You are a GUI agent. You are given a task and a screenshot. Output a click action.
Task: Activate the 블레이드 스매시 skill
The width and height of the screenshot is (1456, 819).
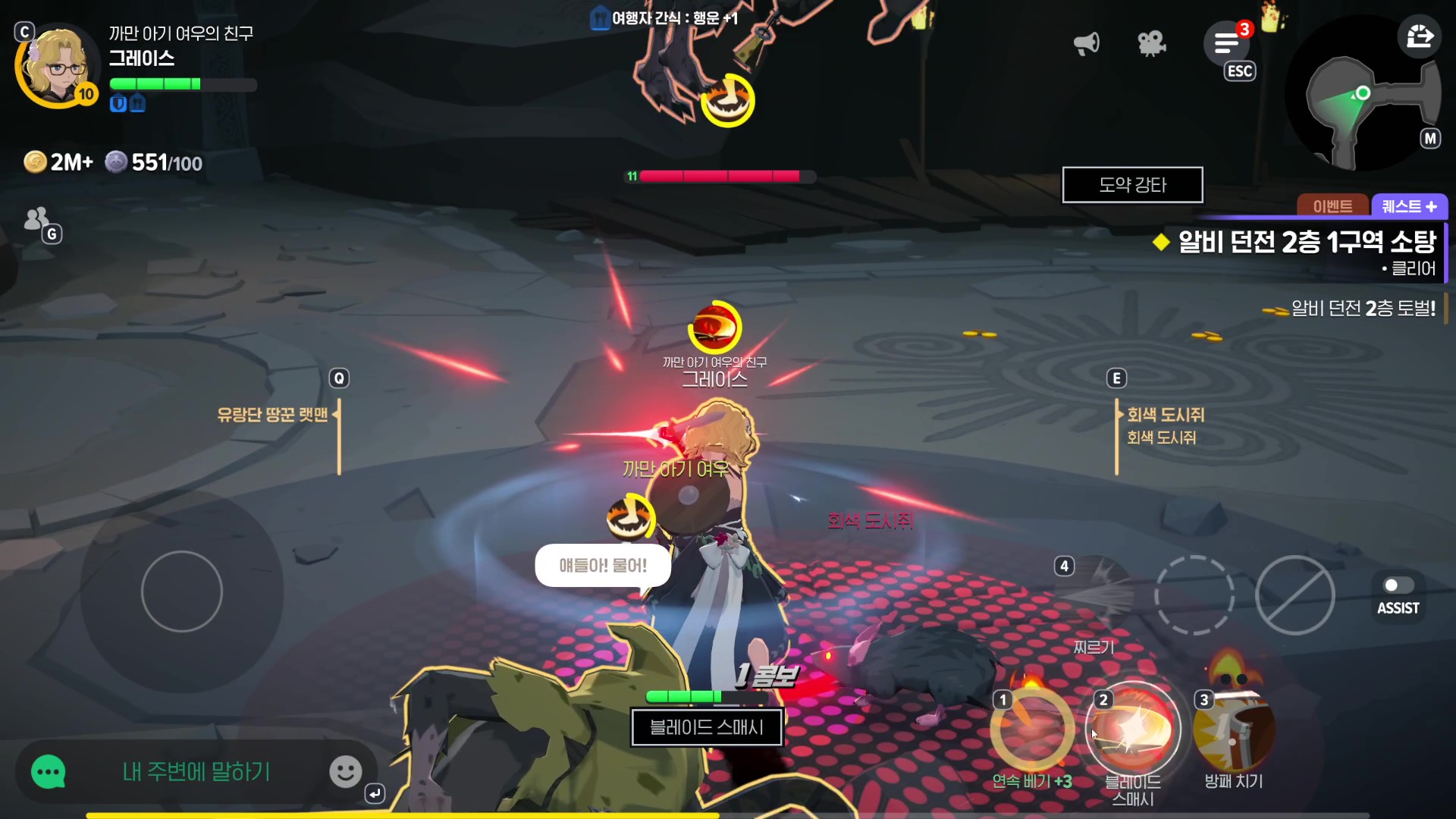click(x=1133, y=730)
